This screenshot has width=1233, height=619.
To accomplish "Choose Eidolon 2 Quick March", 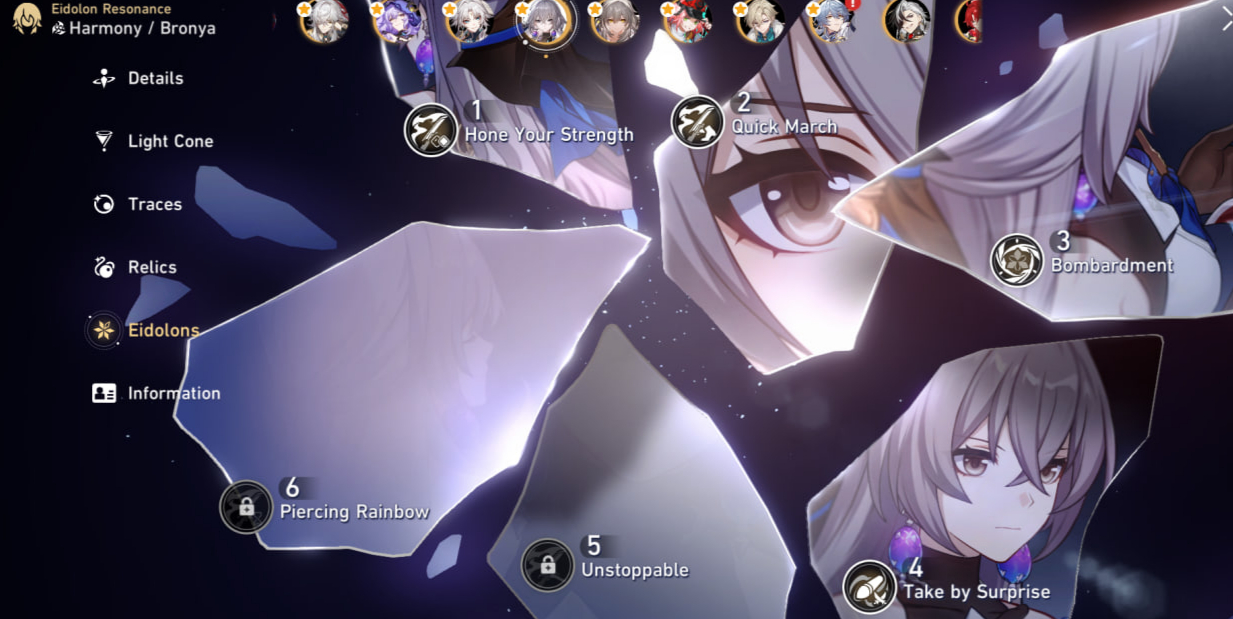I will (x=697, y=122).
